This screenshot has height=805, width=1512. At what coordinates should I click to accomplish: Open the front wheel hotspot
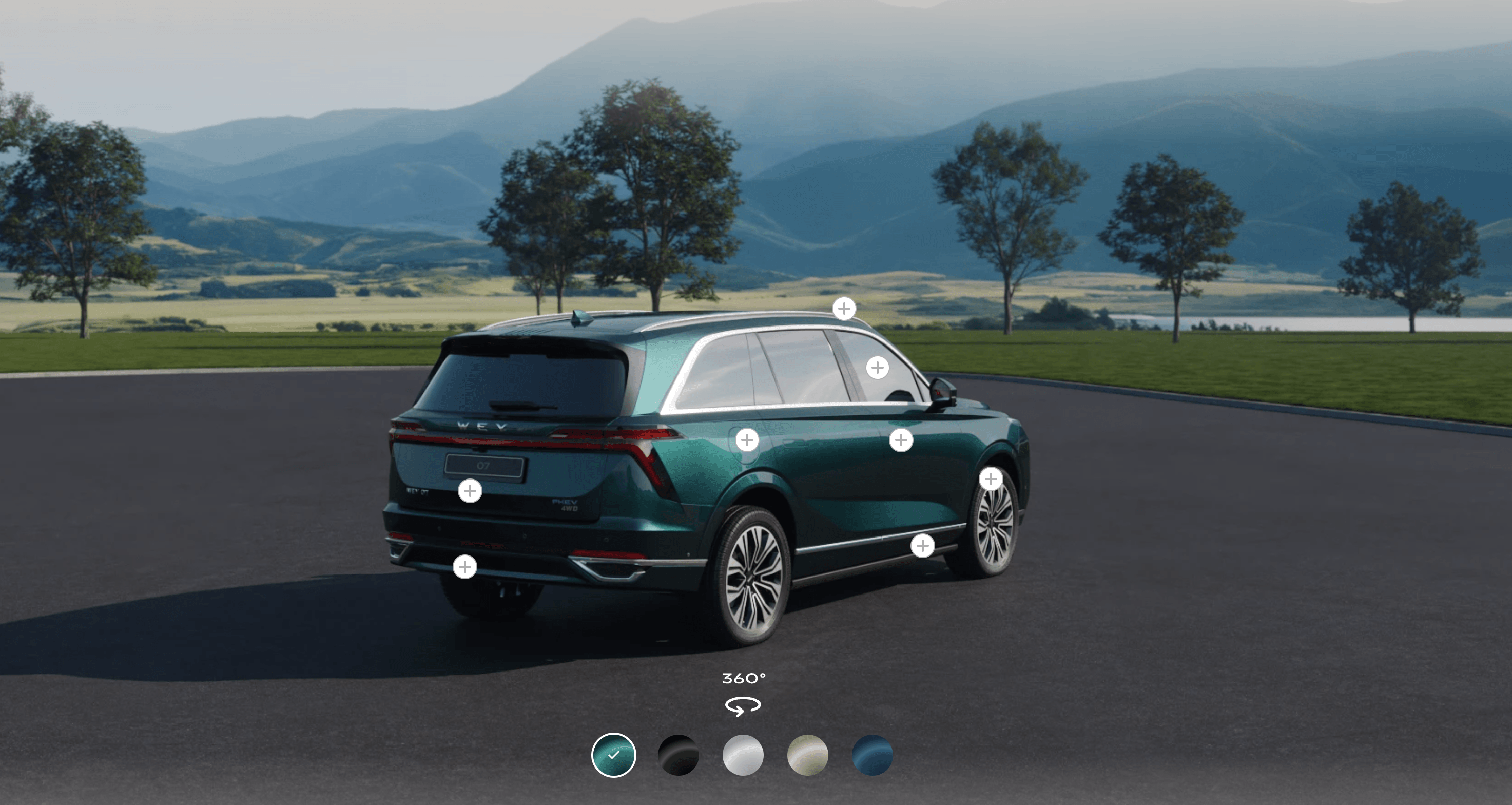point(991,479)
